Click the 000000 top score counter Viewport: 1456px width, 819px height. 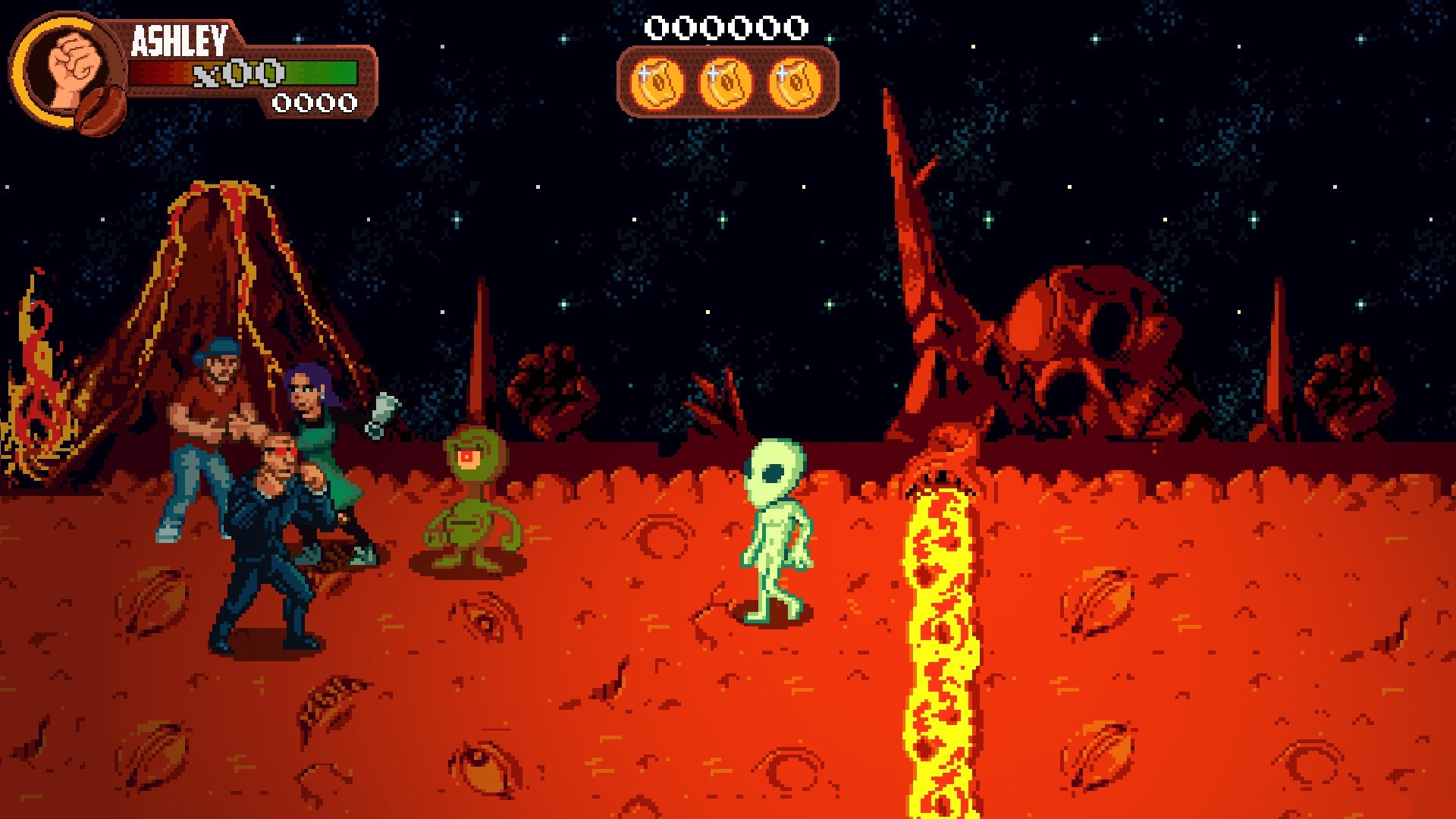(x=724, y=27)
